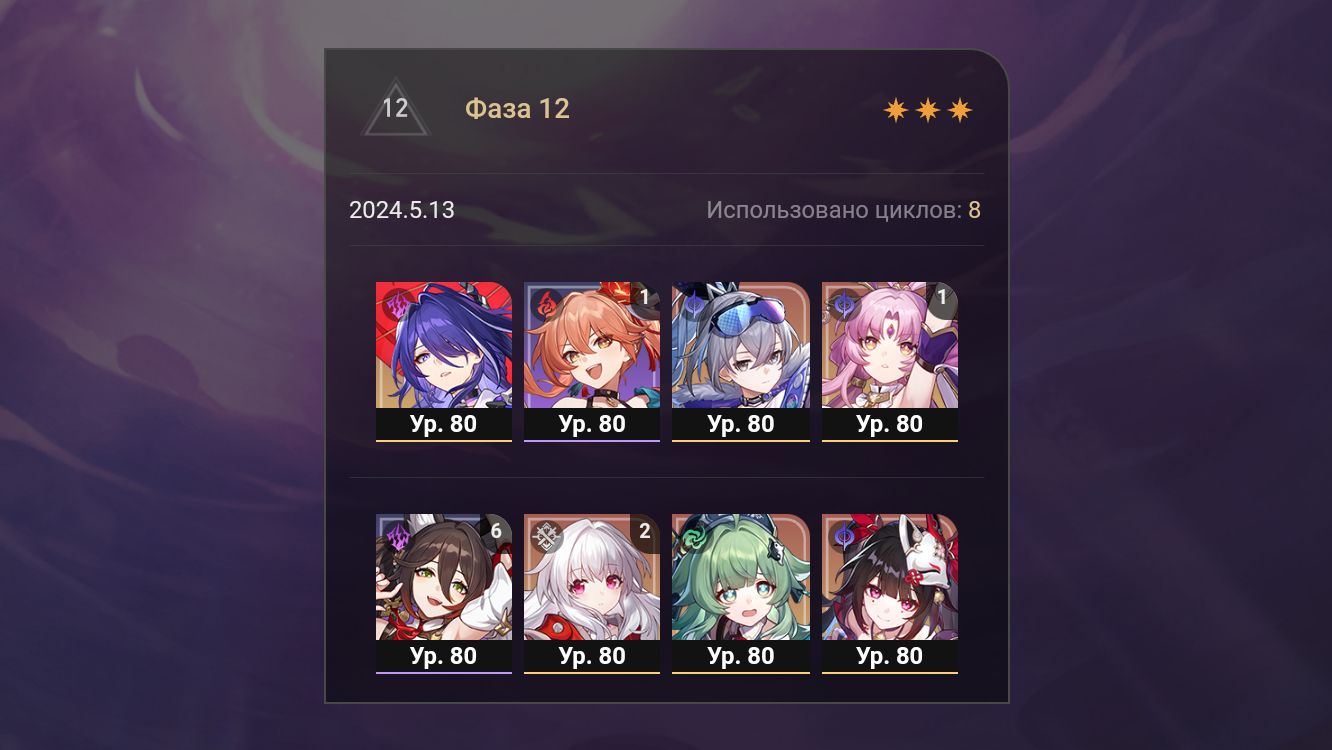Select the date 2024.5.13

[x=401, y=210]
